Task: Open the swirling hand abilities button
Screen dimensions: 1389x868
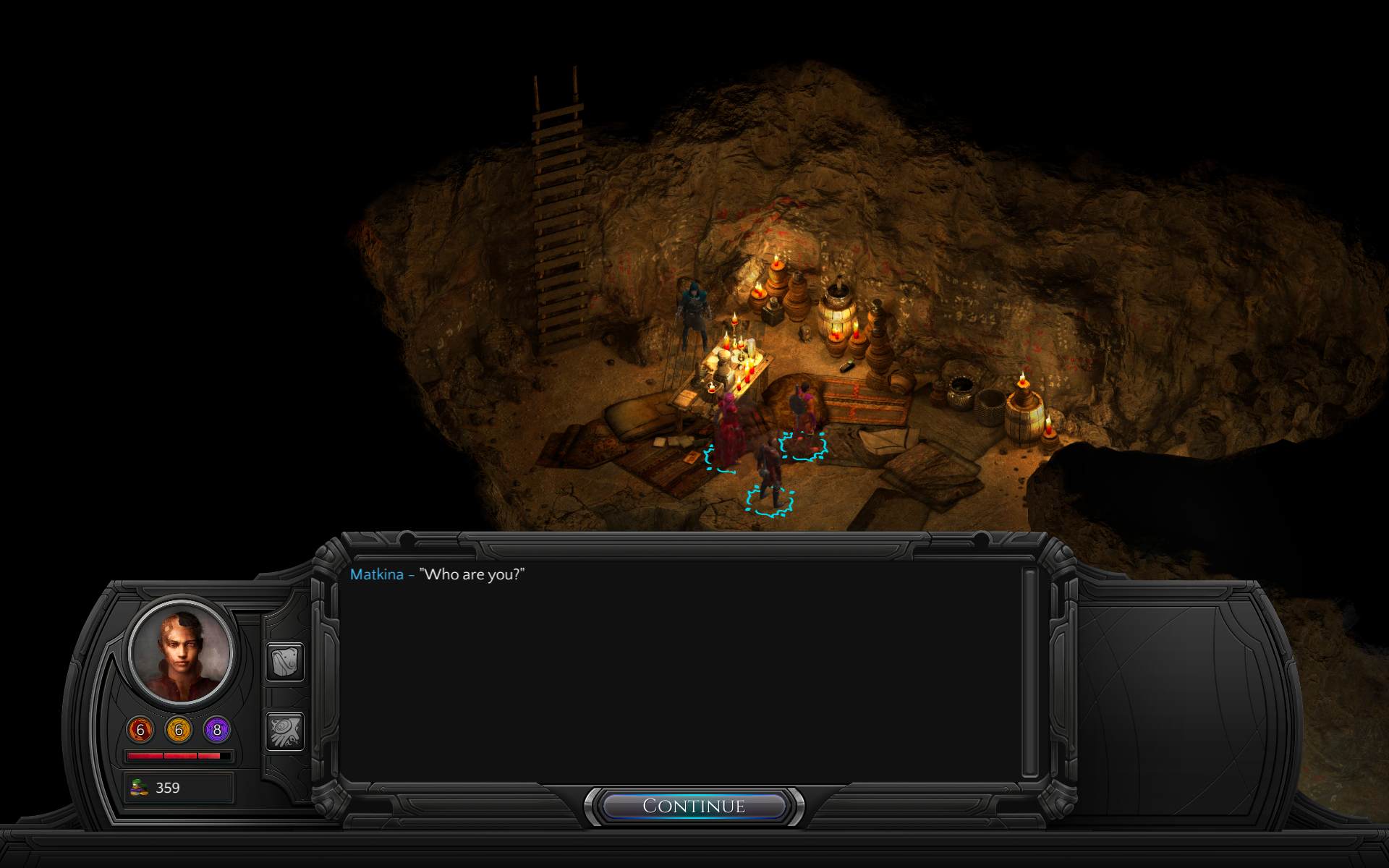Action: point(285,731)
